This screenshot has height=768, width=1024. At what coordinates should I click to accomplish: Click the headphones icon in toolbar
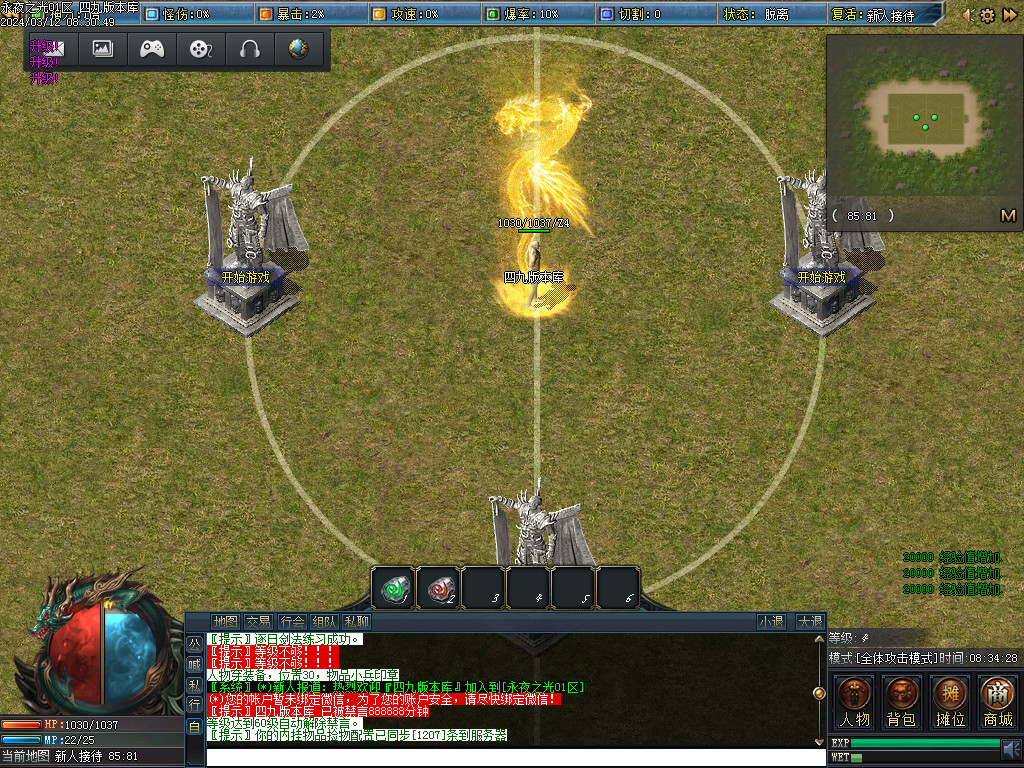pyautogui.click(x=249, y=48)
